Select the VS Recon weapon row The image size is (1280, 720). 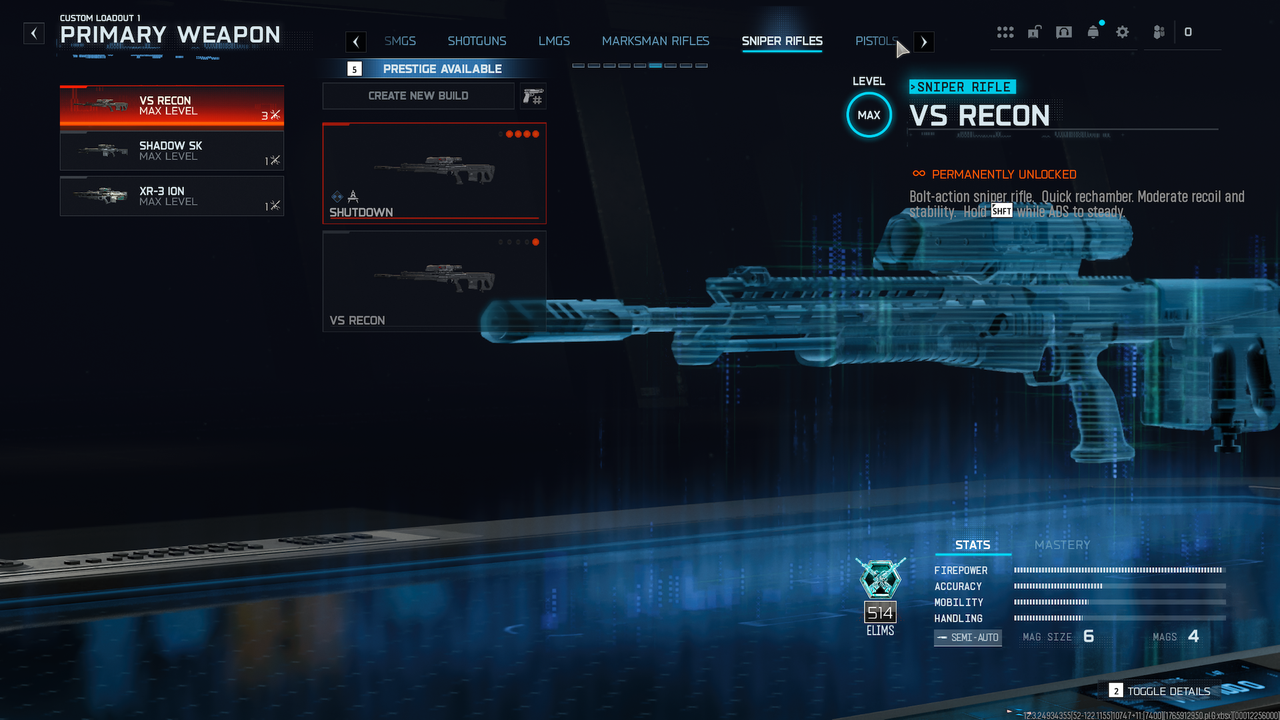pyautogui.click(x=171, y=106)
